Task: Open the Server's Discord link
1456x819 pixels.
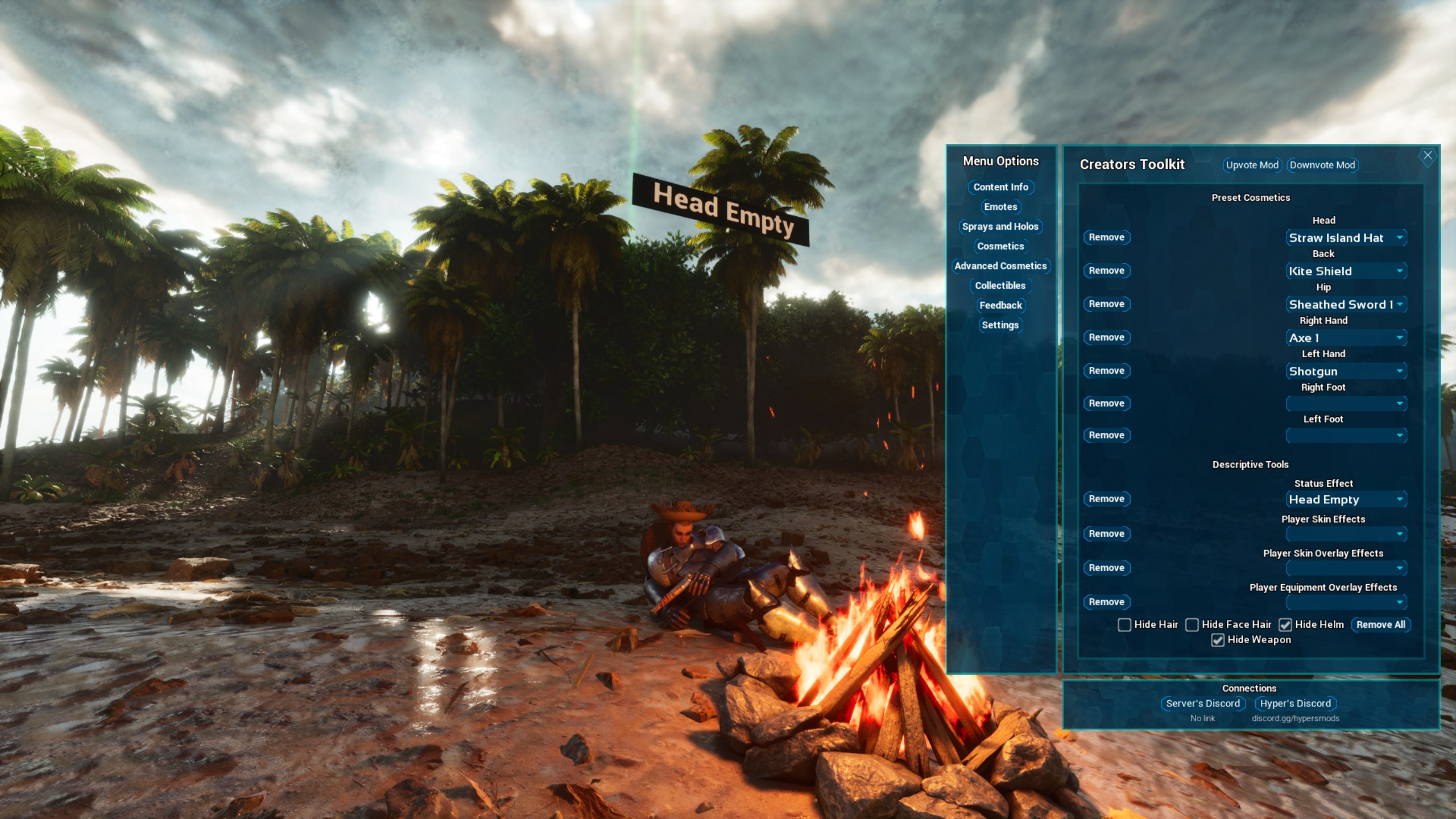Action: tap(1202, 703)
